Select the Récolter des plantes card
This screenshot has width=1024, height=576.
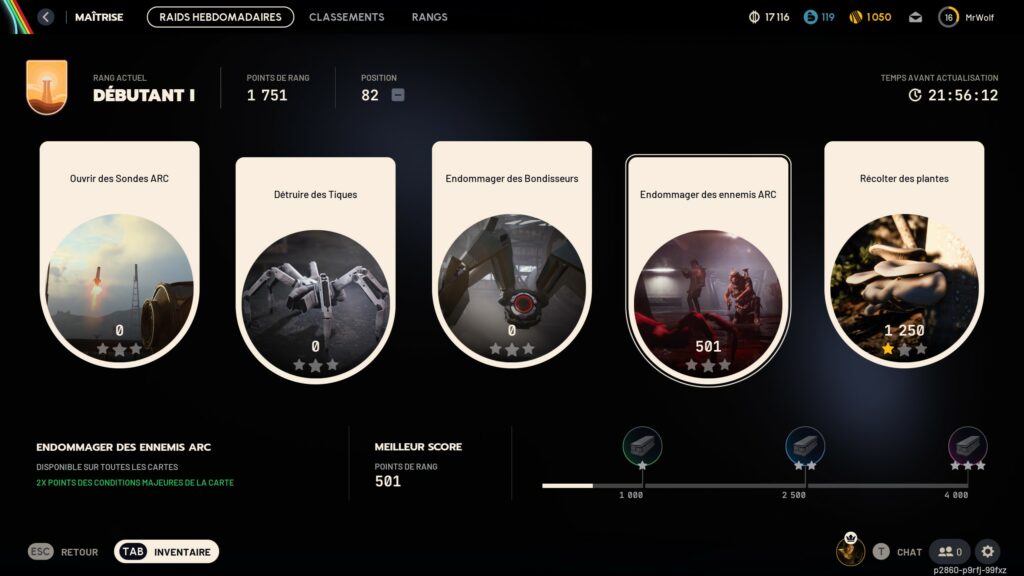[904, 254]
